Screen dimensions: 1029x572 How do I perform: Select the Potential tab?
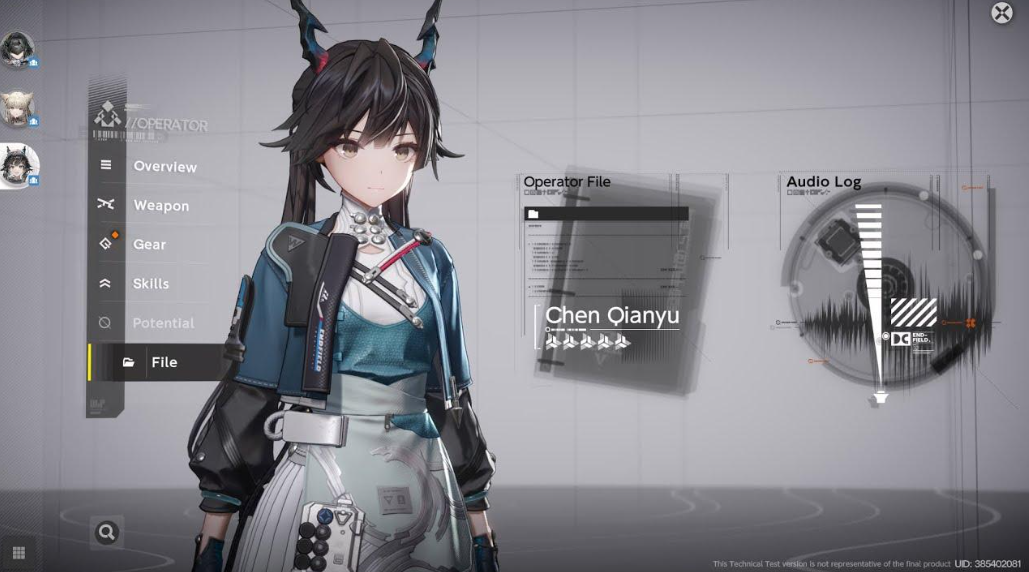[x=162, y=323]
